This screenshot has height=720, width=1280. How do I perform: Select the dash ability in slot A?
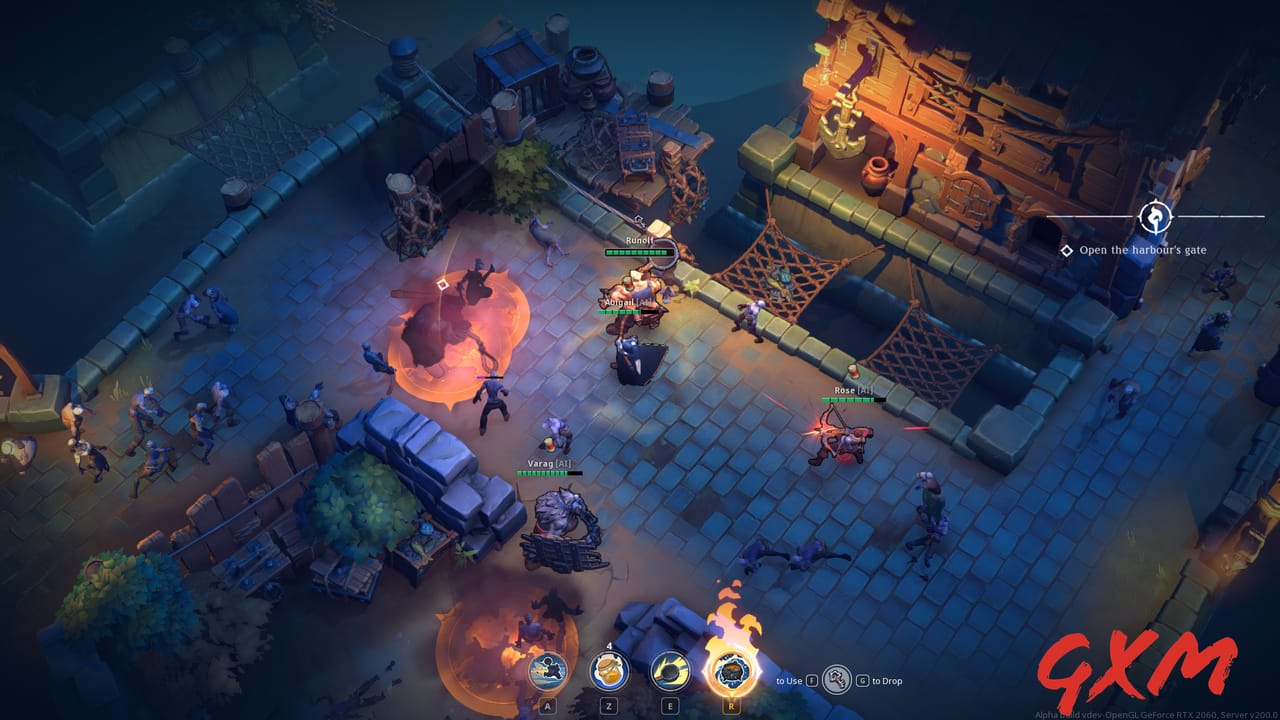point(548,671)
